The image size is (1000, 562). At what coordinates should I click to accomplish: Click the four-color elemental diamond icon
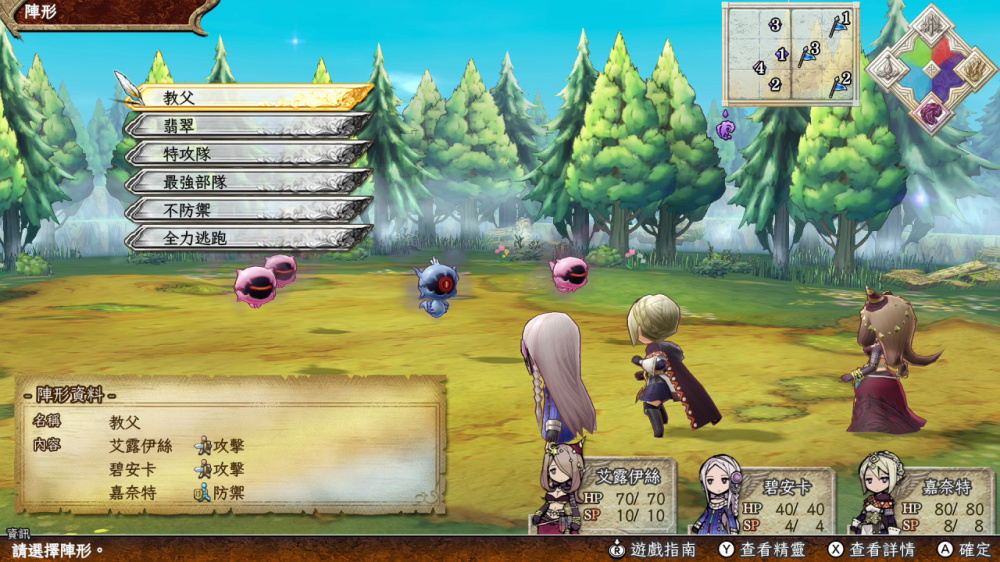pyautogui.click(x=931, y=69)
